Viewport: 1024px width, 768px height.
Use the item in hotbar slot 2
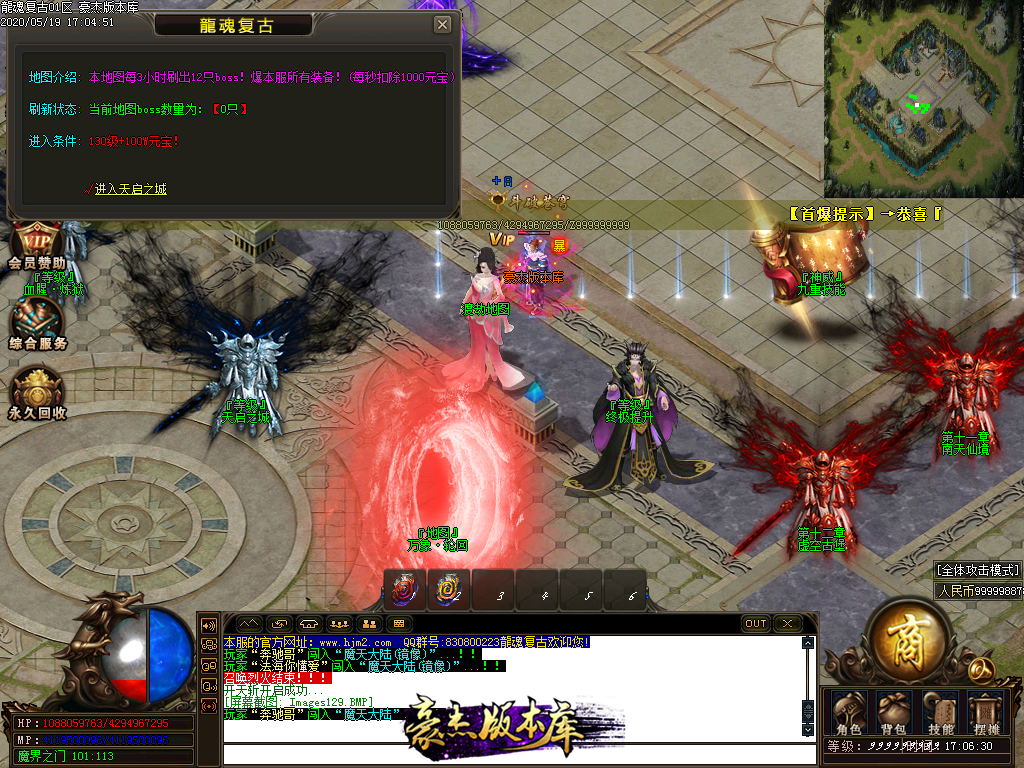pyautogui.click(x=449, y=591)
